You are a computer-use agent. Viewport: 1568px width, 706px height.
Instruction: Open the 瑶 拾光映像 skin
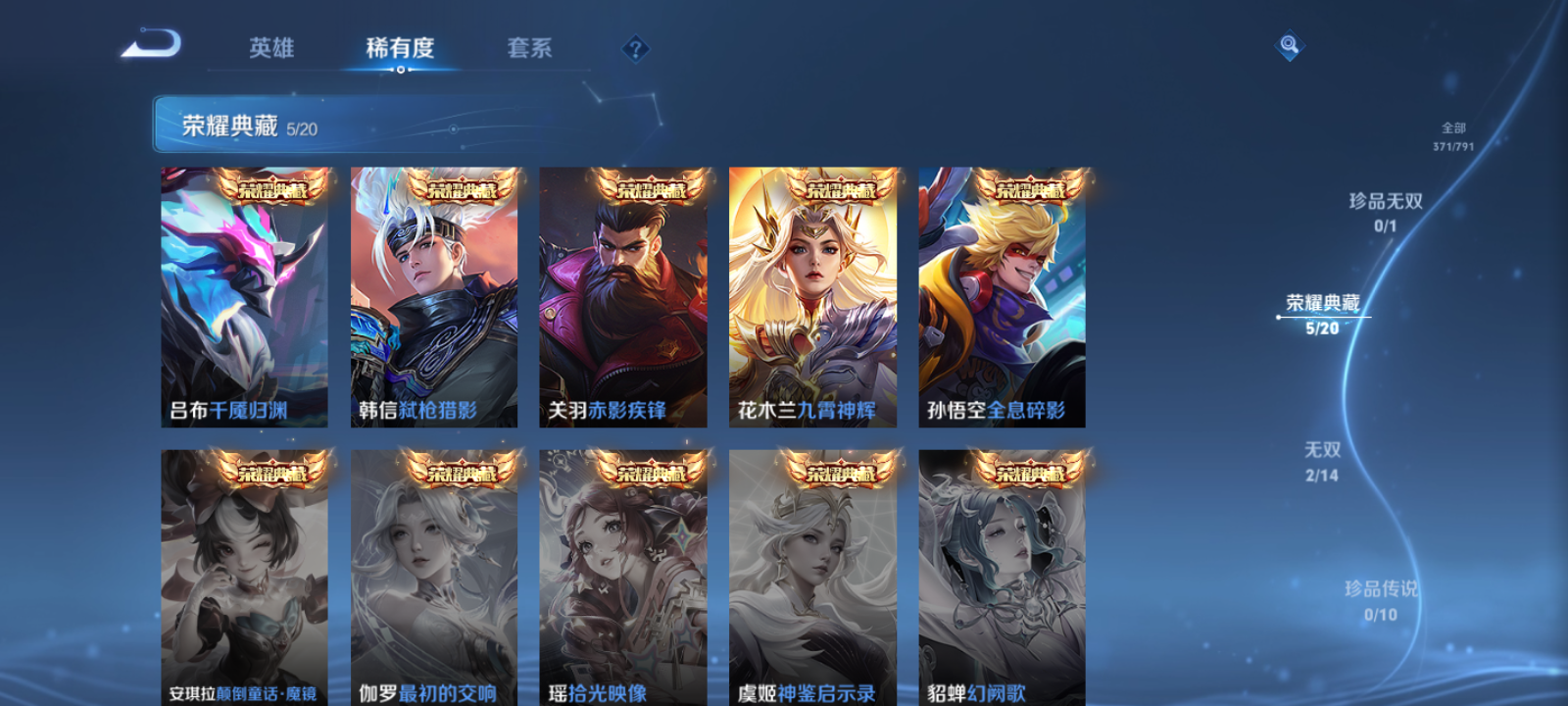(625, 569)
